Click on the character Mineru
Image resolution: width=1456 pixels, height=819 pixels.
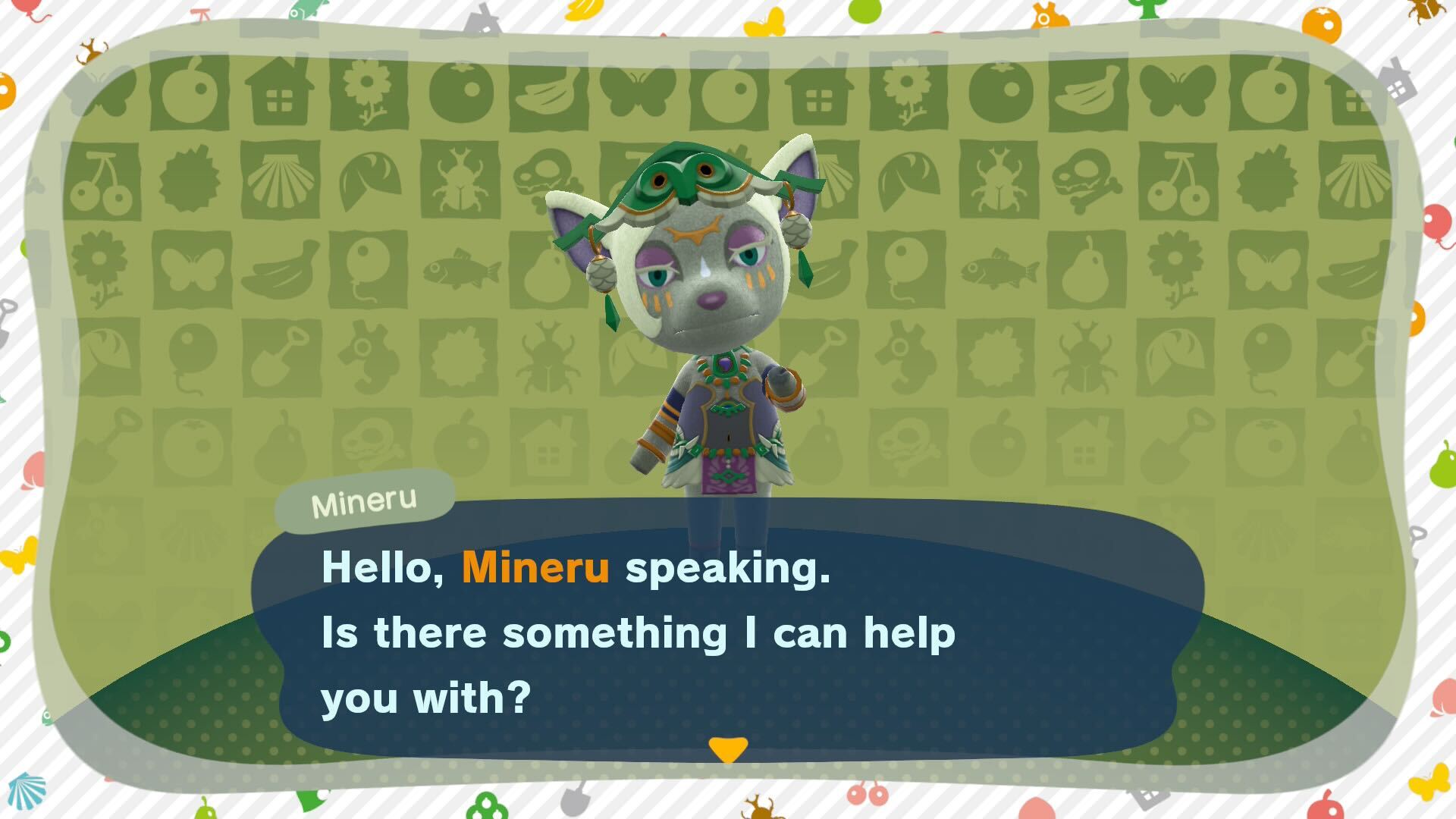[x=705, y=318]
